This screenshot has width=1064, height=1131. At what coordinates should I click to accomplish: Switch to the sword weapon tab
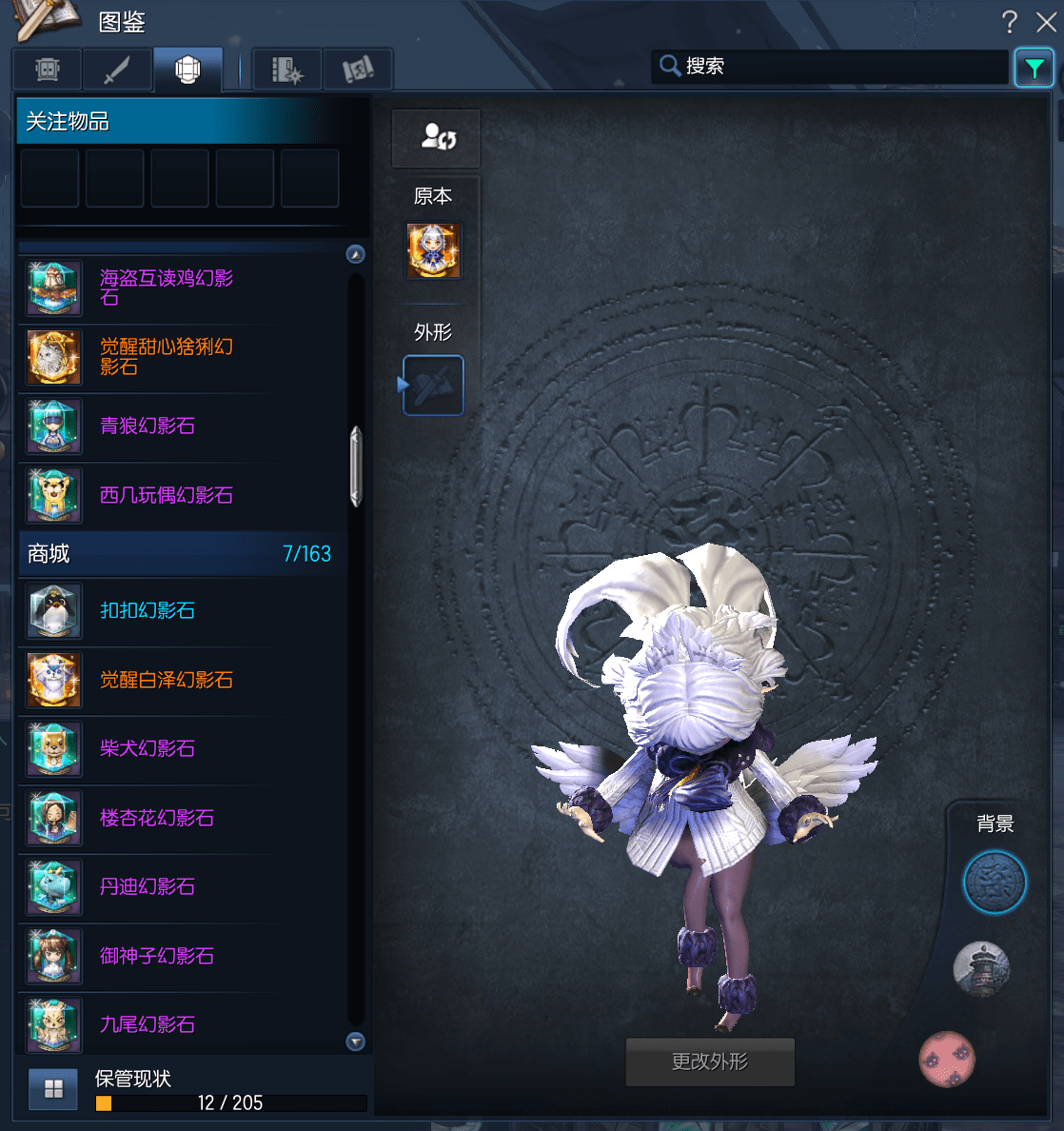coord(117,69)
